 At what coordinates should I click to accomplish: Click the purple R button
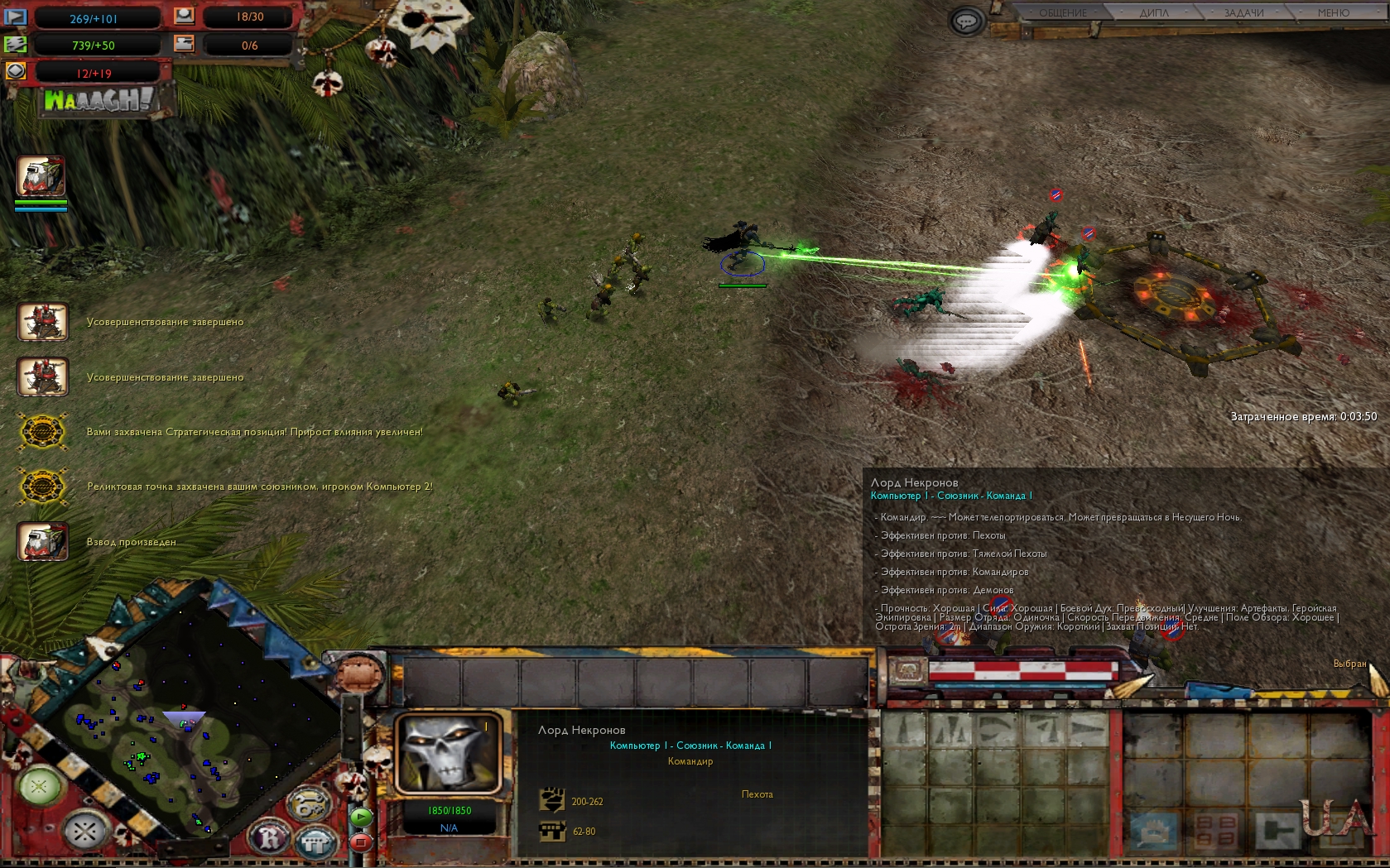click(271, 839)
